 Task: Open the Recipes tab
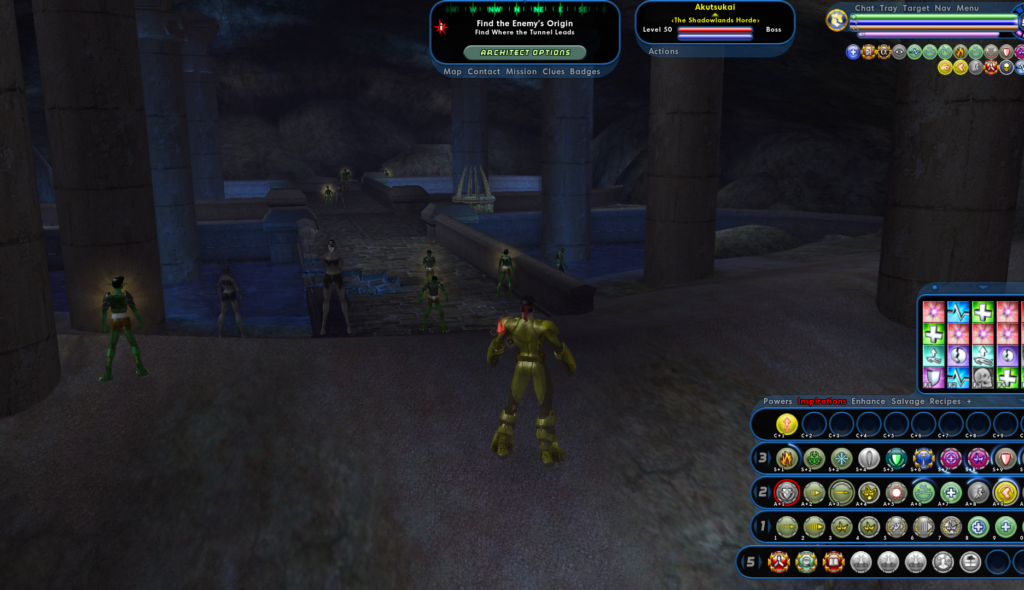point(945,401)
